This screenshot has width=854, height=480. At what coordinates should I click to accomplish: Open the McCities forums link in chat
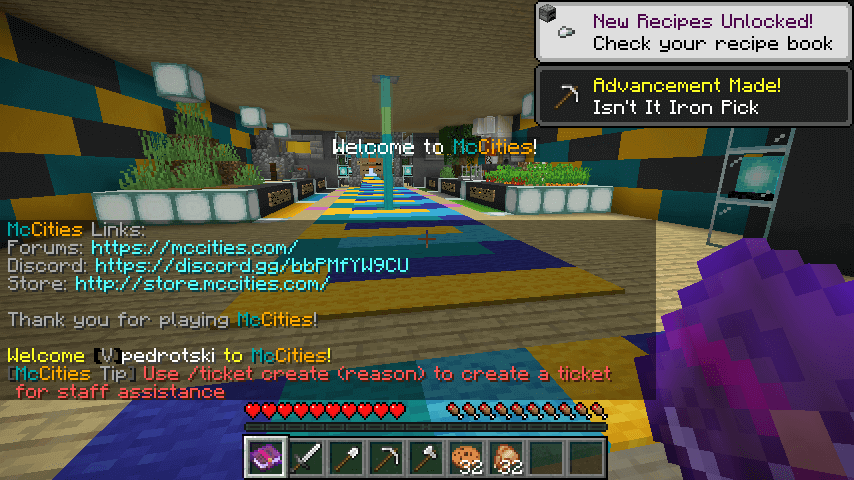[194, 247]
